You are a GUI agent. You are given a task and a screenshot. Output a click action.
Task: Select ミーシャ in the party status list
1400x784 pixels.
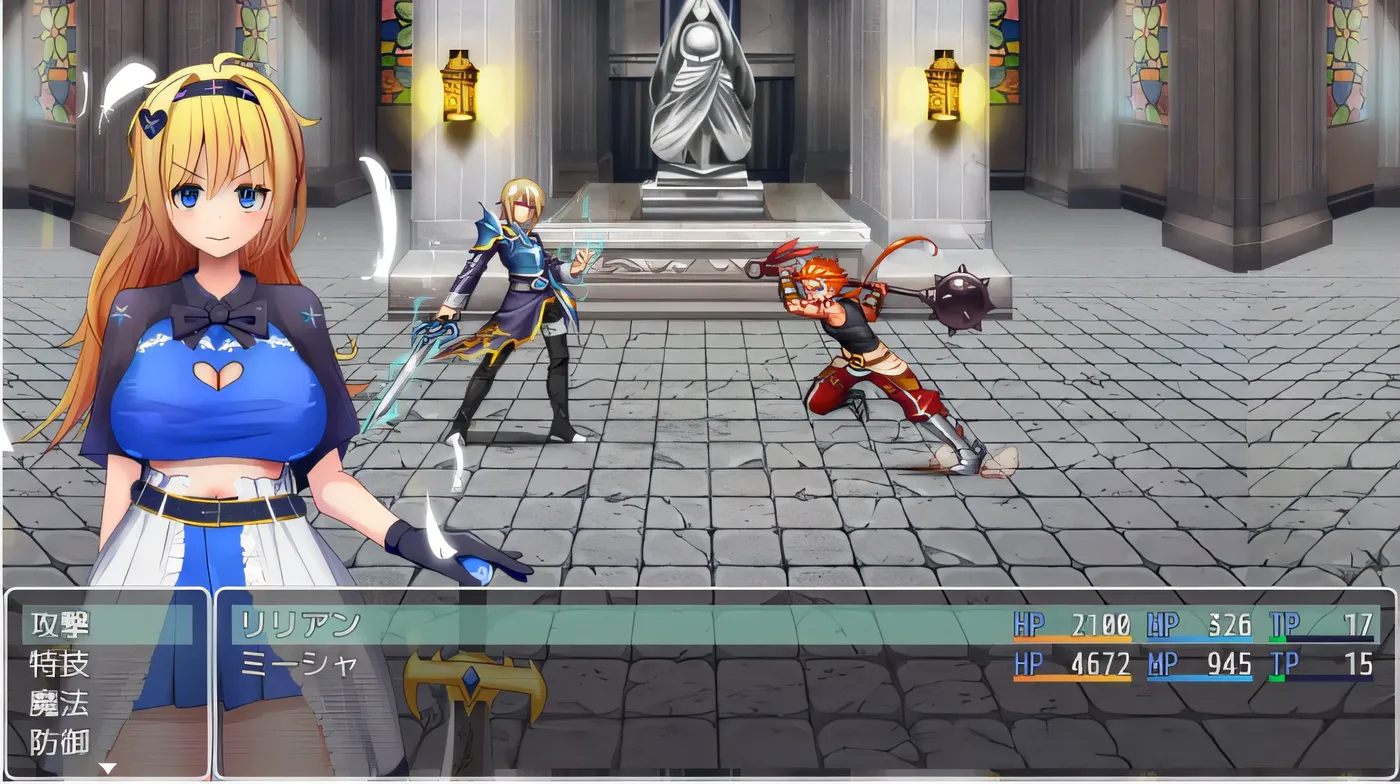coord(300,664)
